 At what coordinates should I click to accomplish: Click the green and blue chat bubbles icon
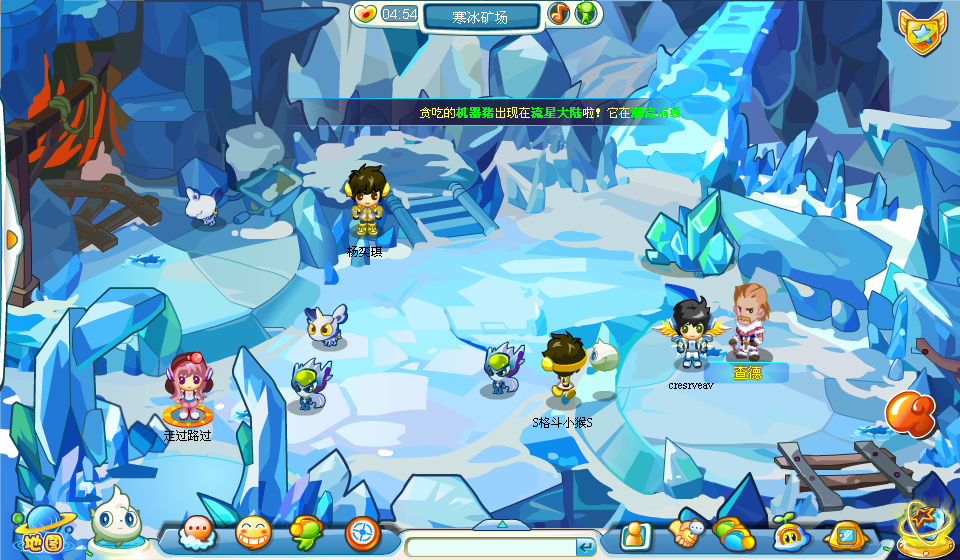click(733, 534)
